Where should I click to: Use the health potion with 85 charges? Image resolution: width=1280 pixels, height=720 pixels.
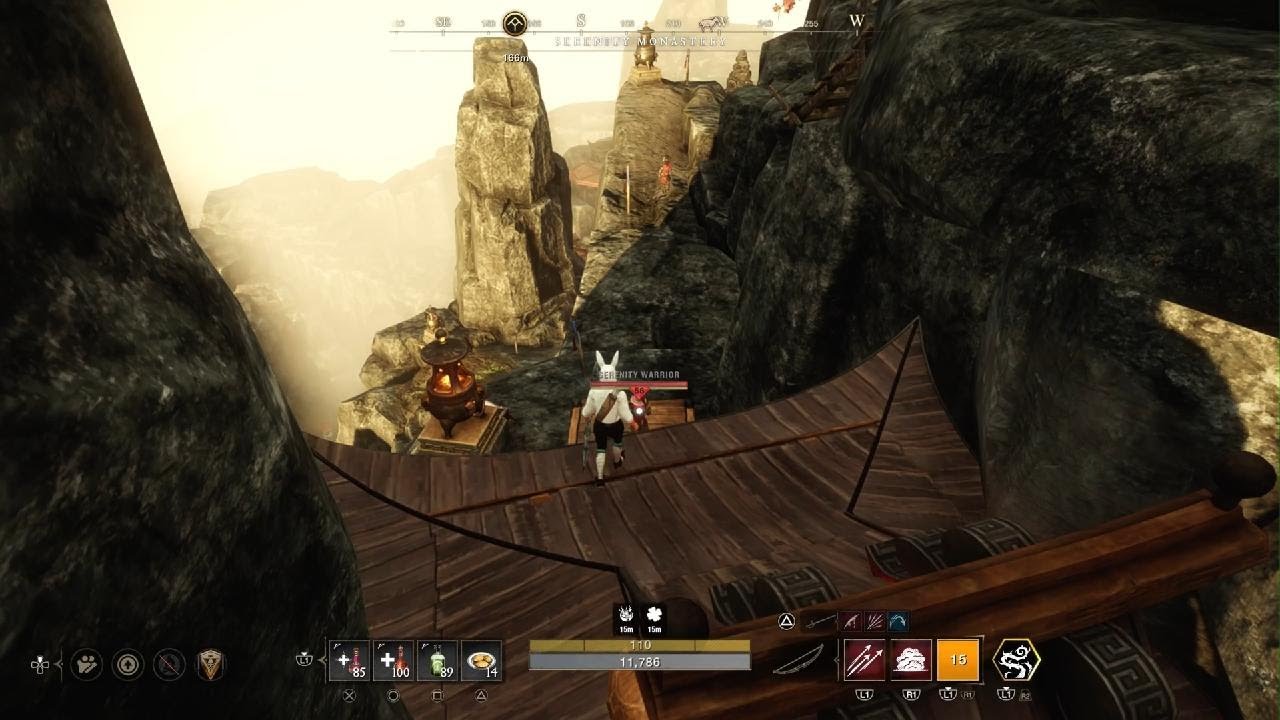coord(349,660)
